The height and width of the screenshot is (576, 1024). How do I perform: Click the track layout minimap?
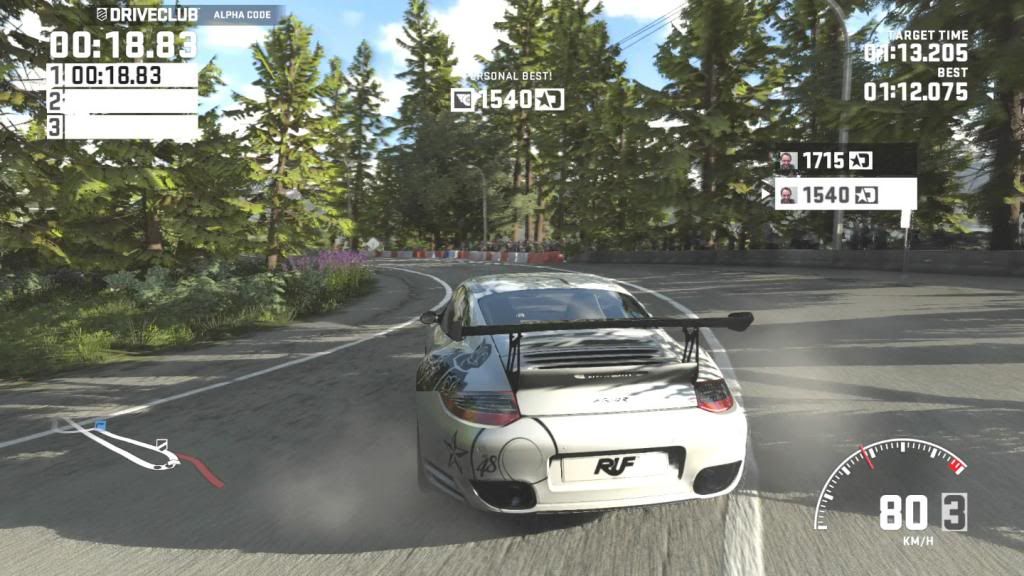click(x=137, y=449)
